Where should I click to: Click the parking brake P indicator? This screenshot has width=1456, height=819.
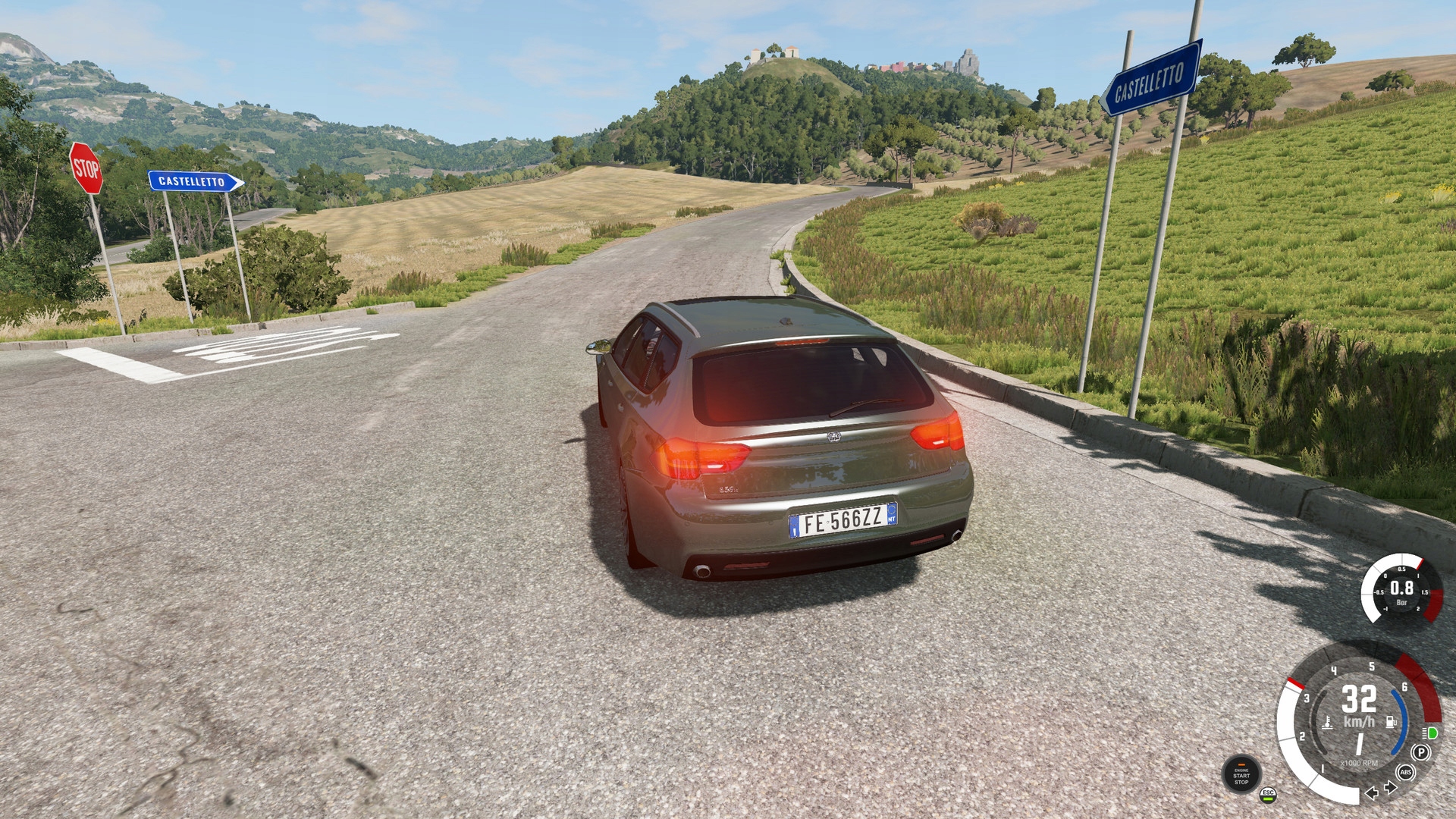1420,752
